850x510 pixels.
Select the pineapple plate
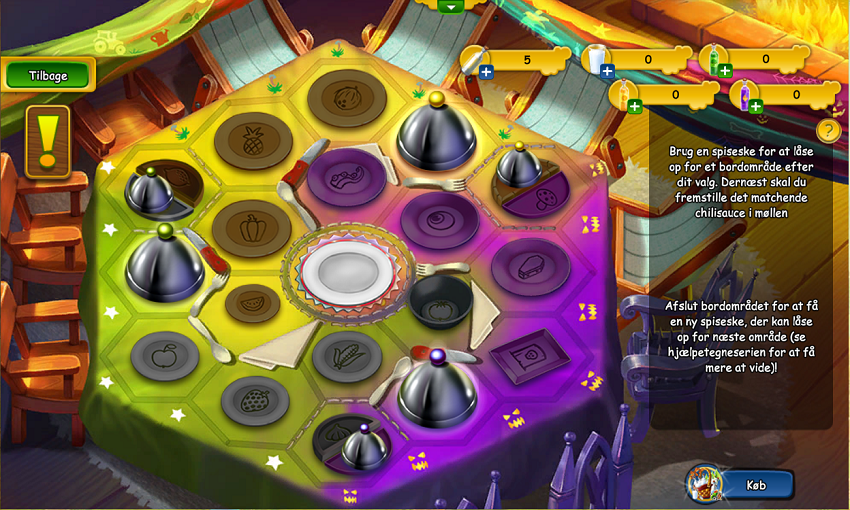point(252,141)
